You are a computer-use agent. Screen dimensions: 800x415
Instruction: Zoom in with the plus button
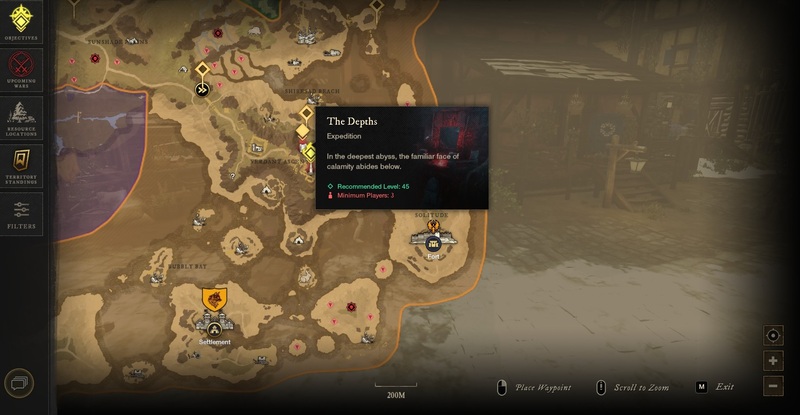(x=773, y=361)
